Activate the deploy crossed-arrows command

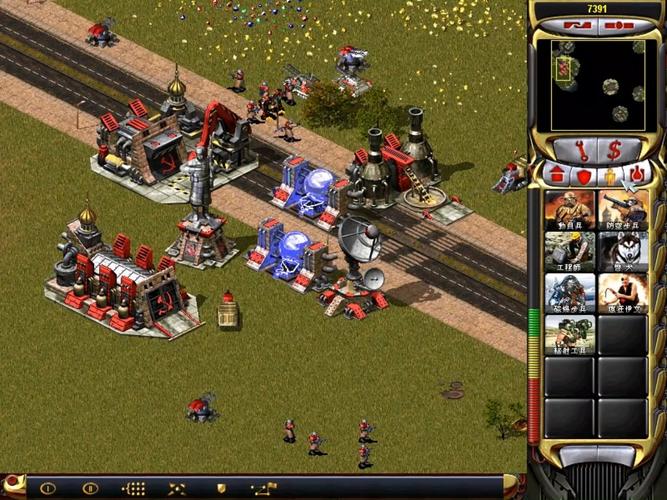click(x=178, y=489)
